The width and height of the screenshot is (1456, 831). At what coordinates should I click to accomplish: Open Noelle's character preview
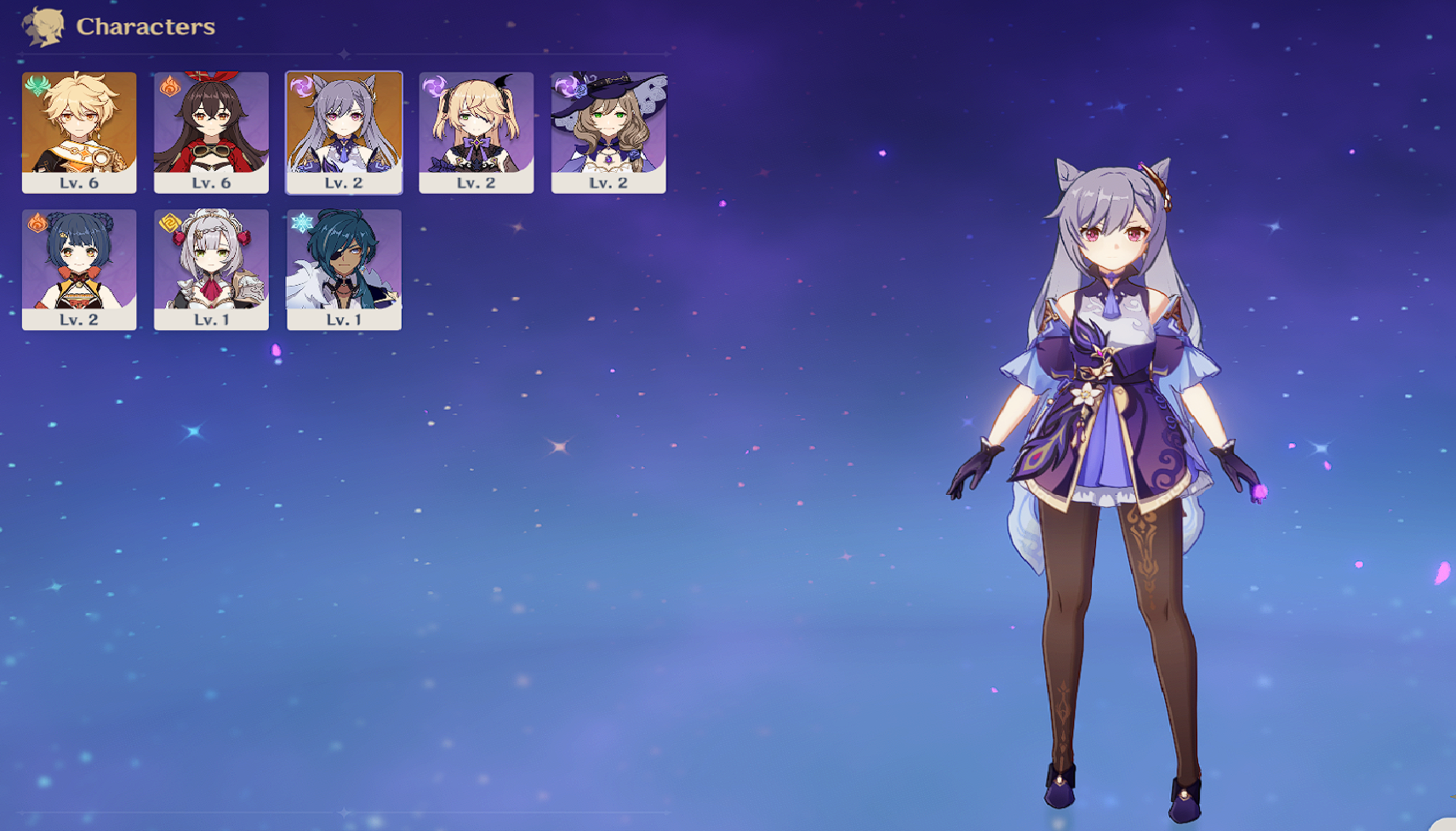[211, 265]
